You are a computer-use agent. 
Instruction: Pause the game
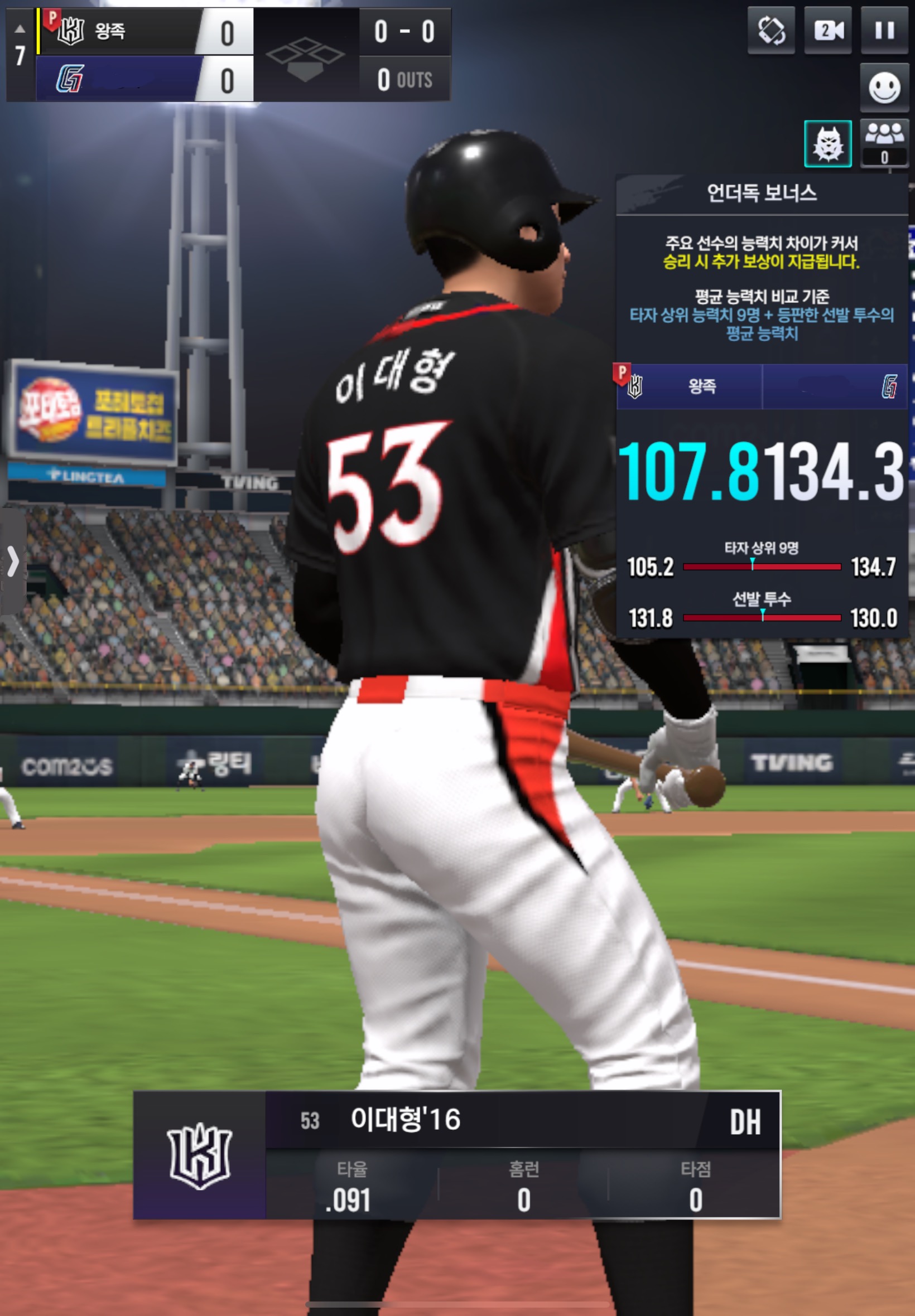click(884, 31)
